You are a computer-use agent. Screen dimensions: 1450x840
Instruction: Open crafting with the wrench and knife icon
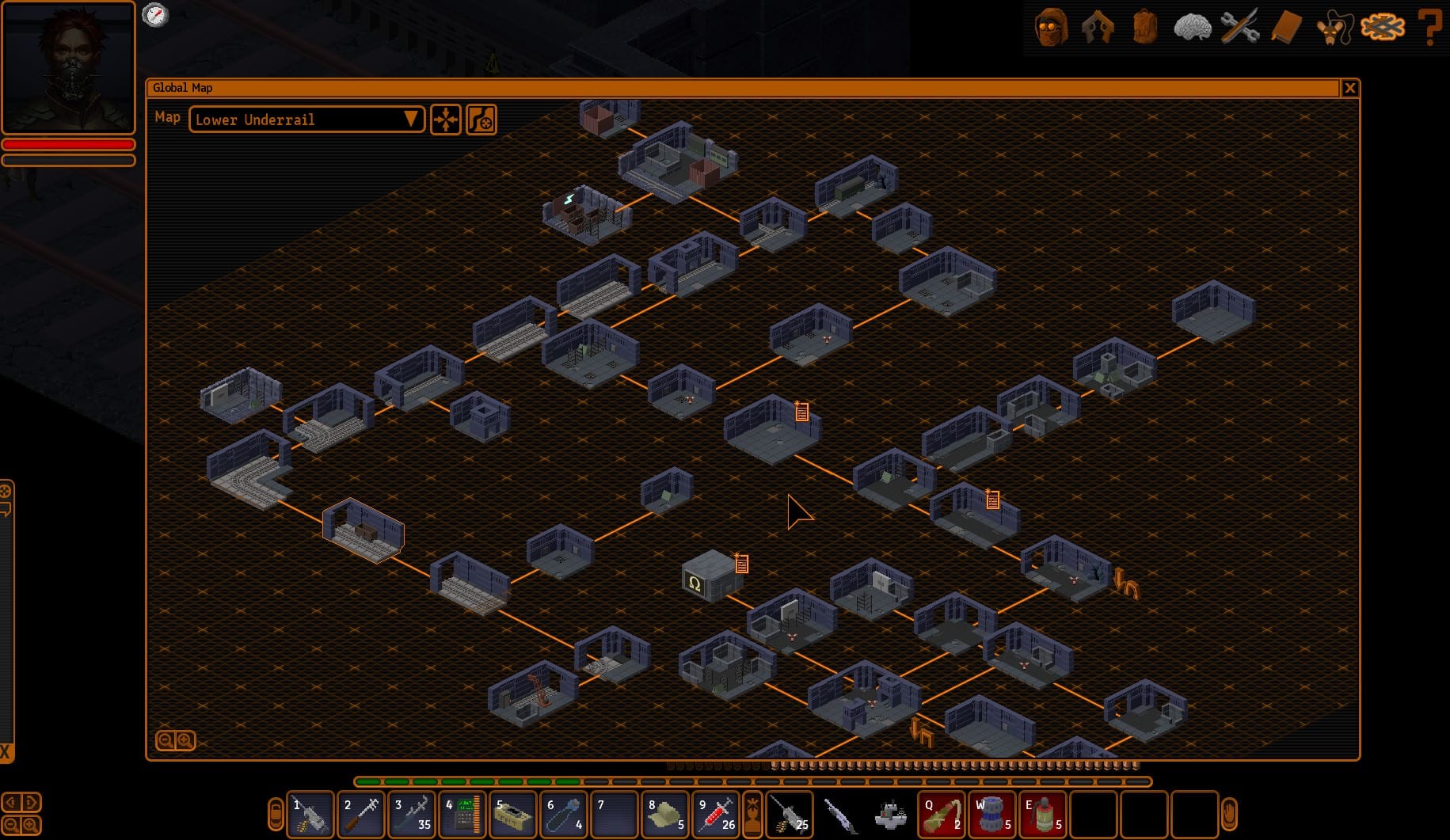click(1239, 28)
